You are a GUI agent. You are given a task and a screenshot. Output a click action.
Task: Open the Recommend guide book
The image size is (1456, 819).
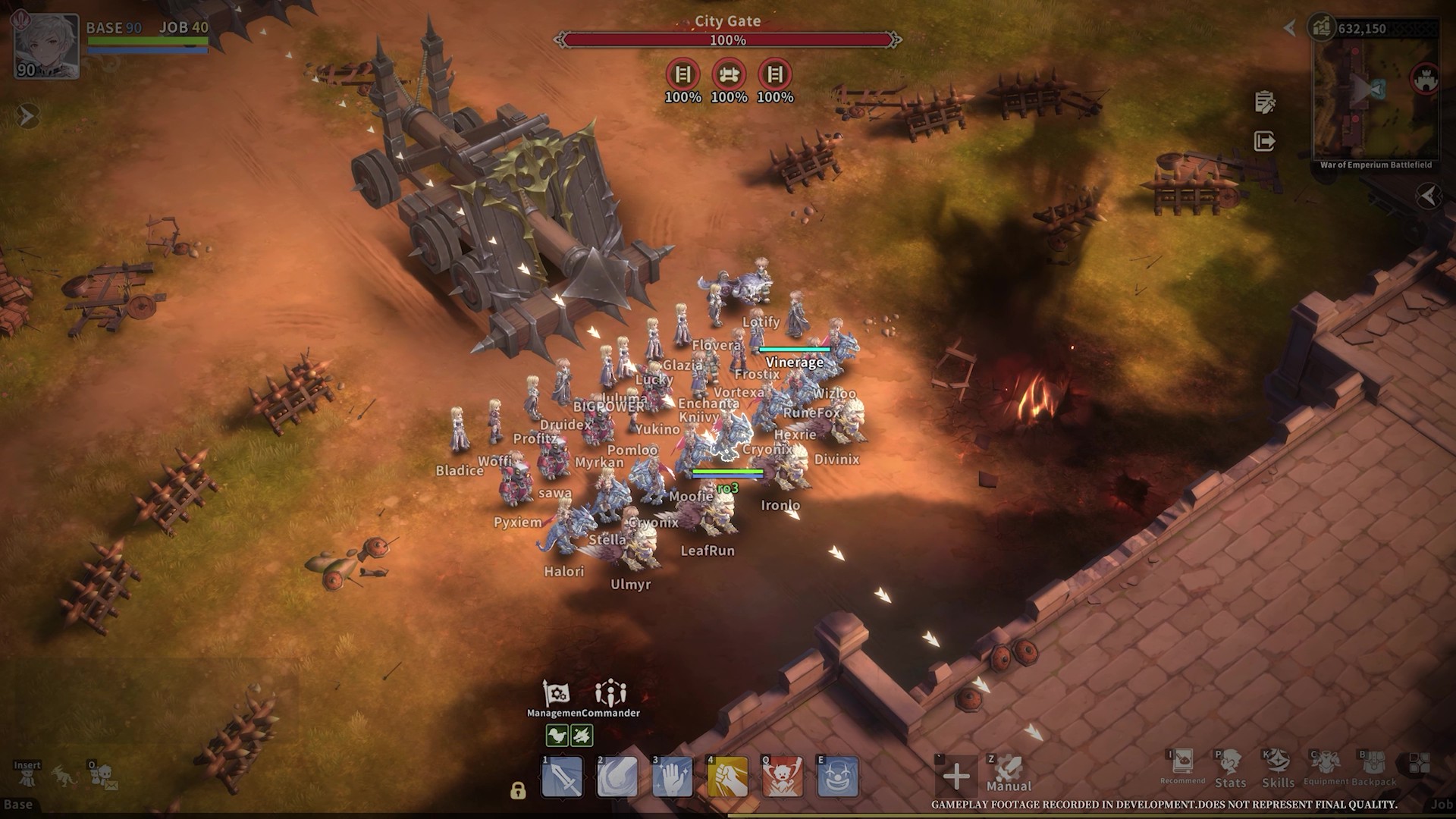[x=1182, y=764]
